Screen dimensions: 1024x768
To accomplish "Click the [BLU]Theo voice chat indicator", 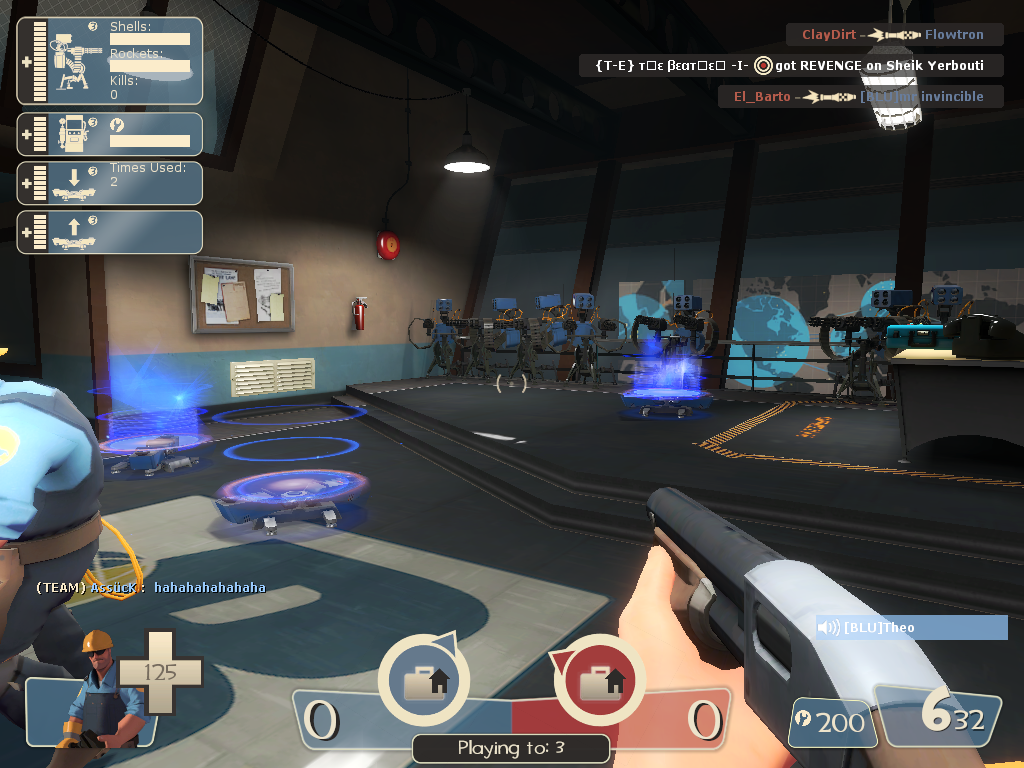I will point(911,628).
